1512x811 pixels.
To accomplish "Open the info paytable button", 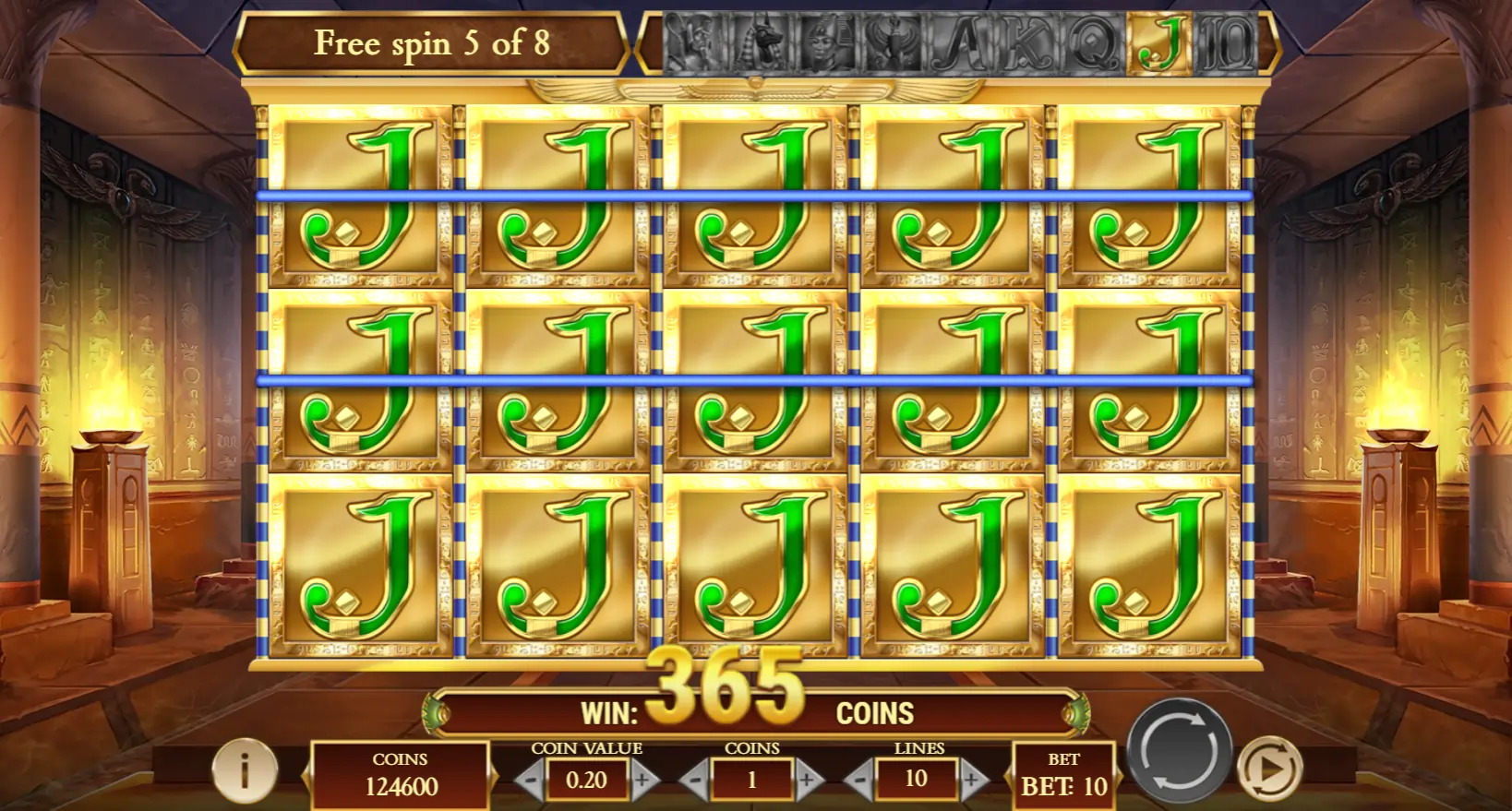I will click(x=245, y=769).
